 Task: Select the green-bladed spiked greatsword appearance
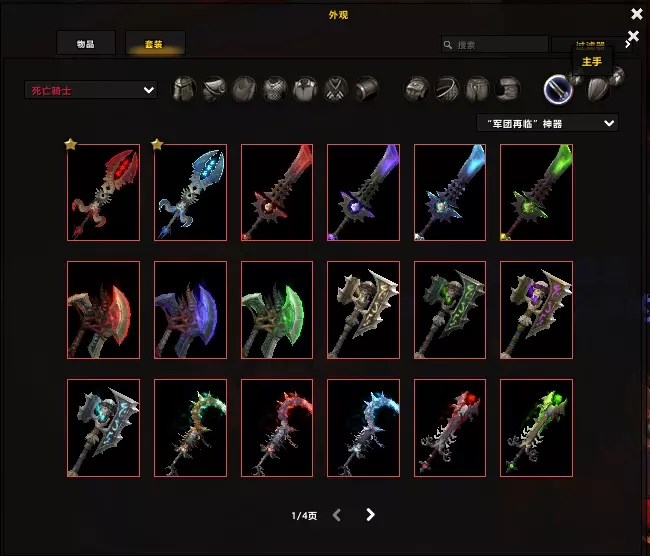(536, 193)
